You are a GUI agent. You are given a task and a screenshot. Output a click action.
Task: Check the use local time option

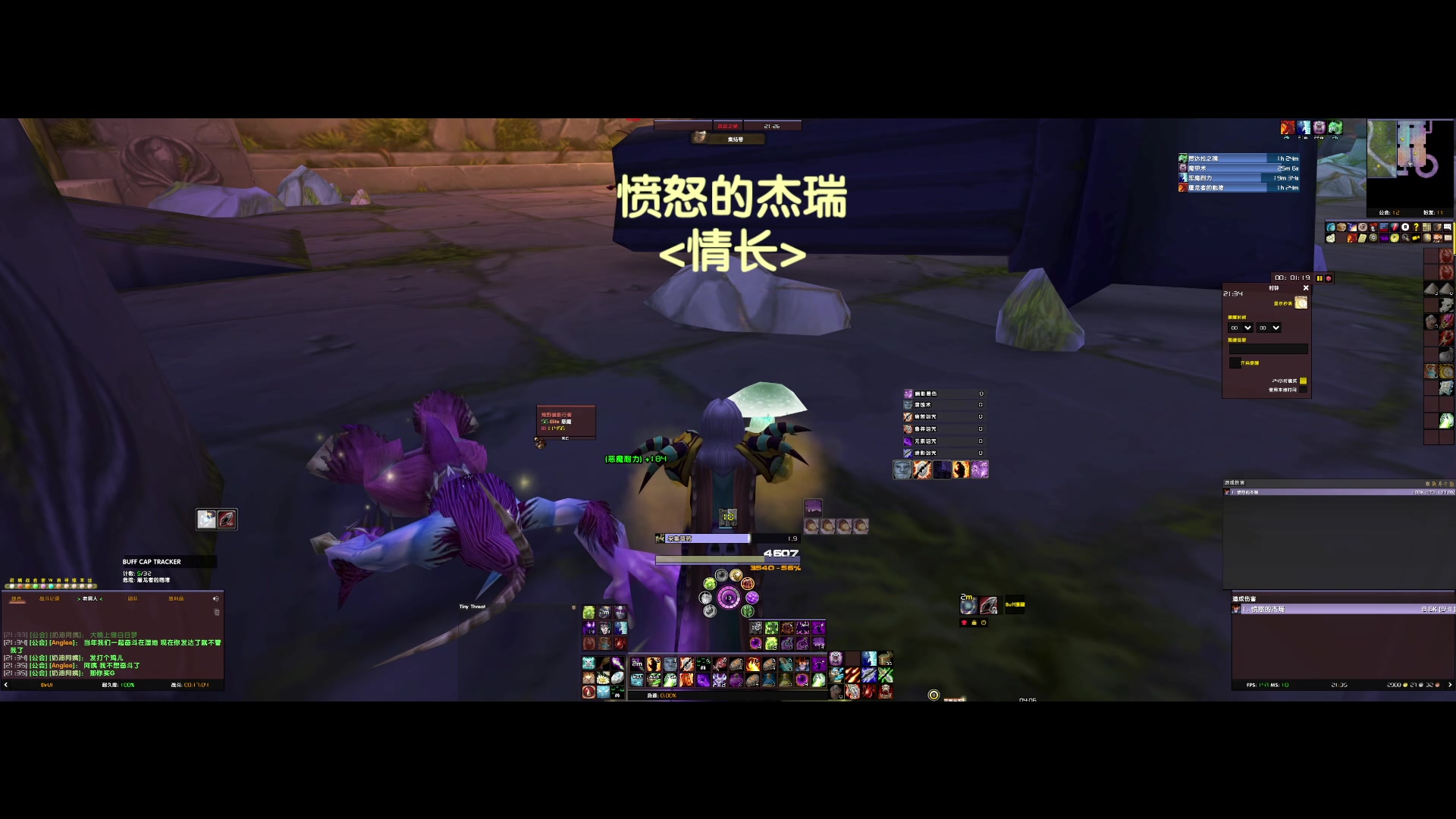pos(1304,389)
